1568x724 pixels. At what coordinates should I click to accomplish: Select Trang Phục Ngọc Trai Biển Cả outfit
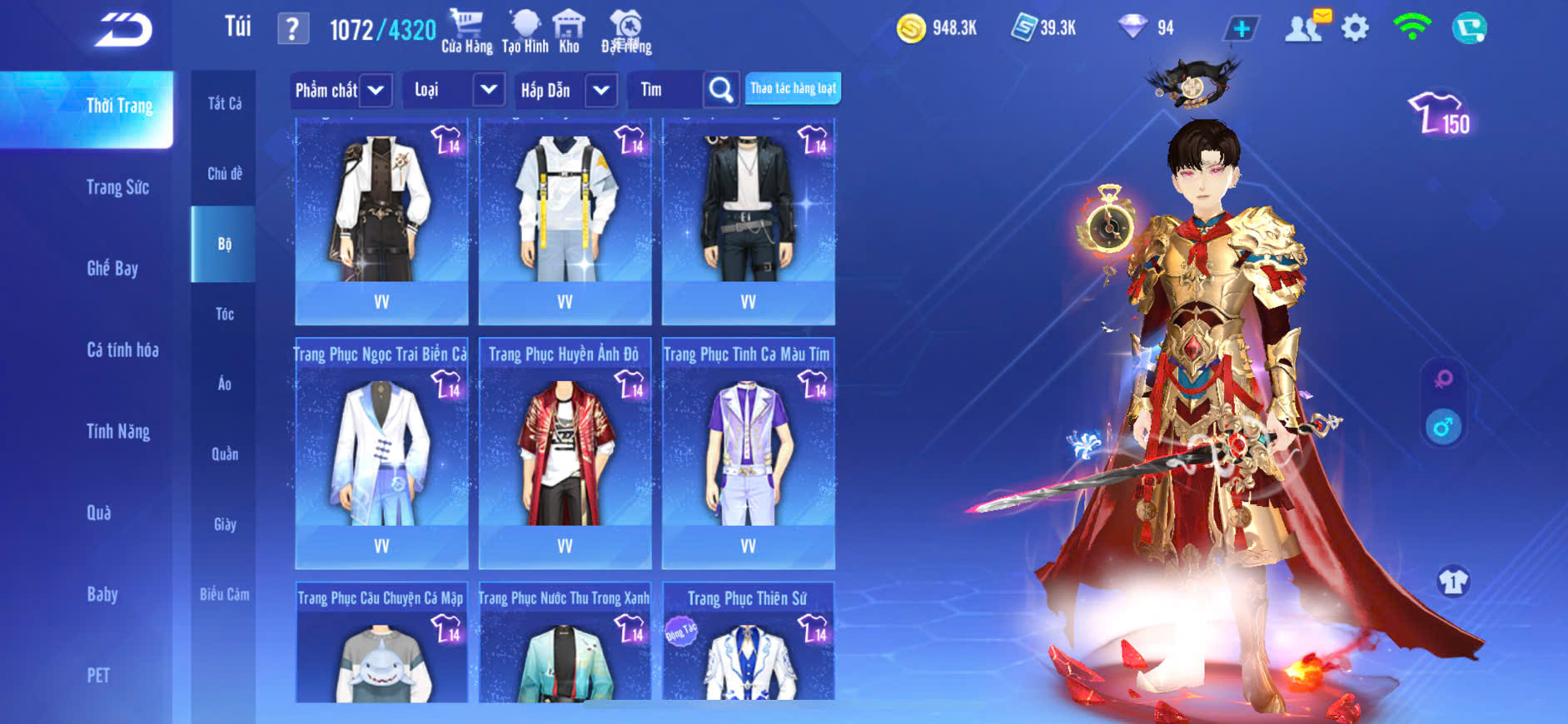(381, 449)
